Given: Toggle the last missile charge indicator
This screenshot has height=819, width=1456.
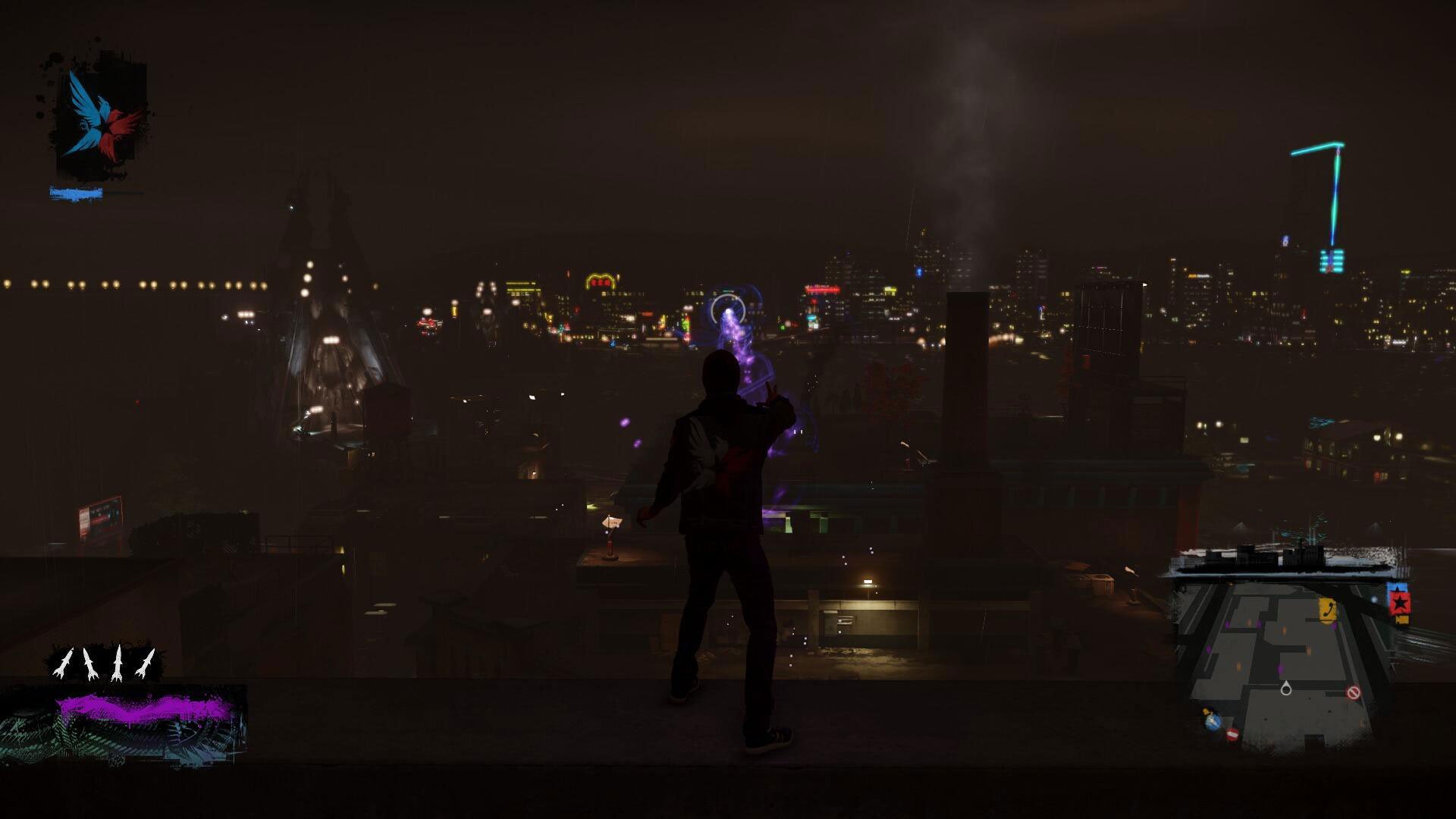Looking at the screenshot, I should coord(146,663).
